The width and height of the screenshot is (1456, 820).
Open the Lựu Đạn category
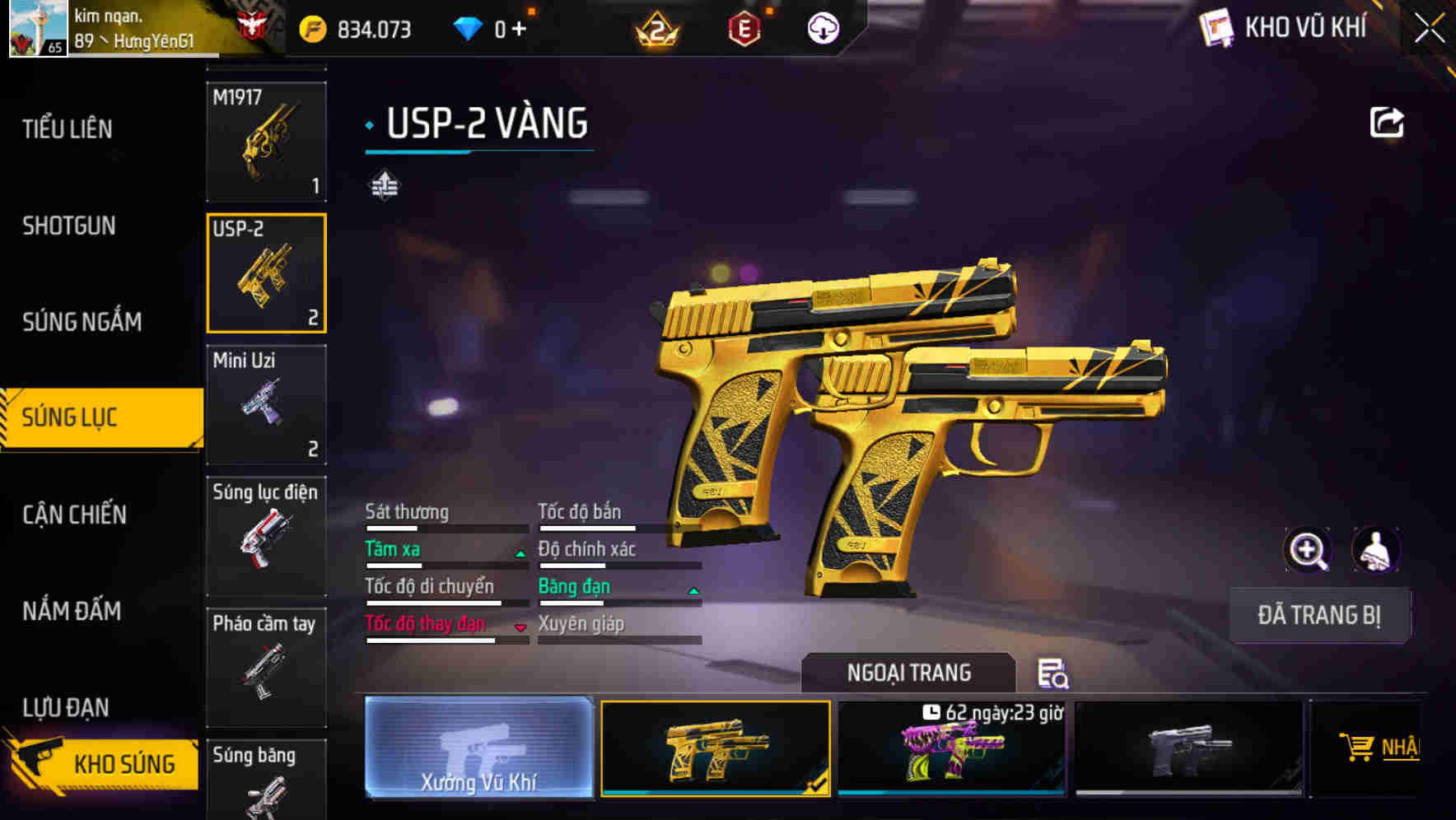[66, 707]
